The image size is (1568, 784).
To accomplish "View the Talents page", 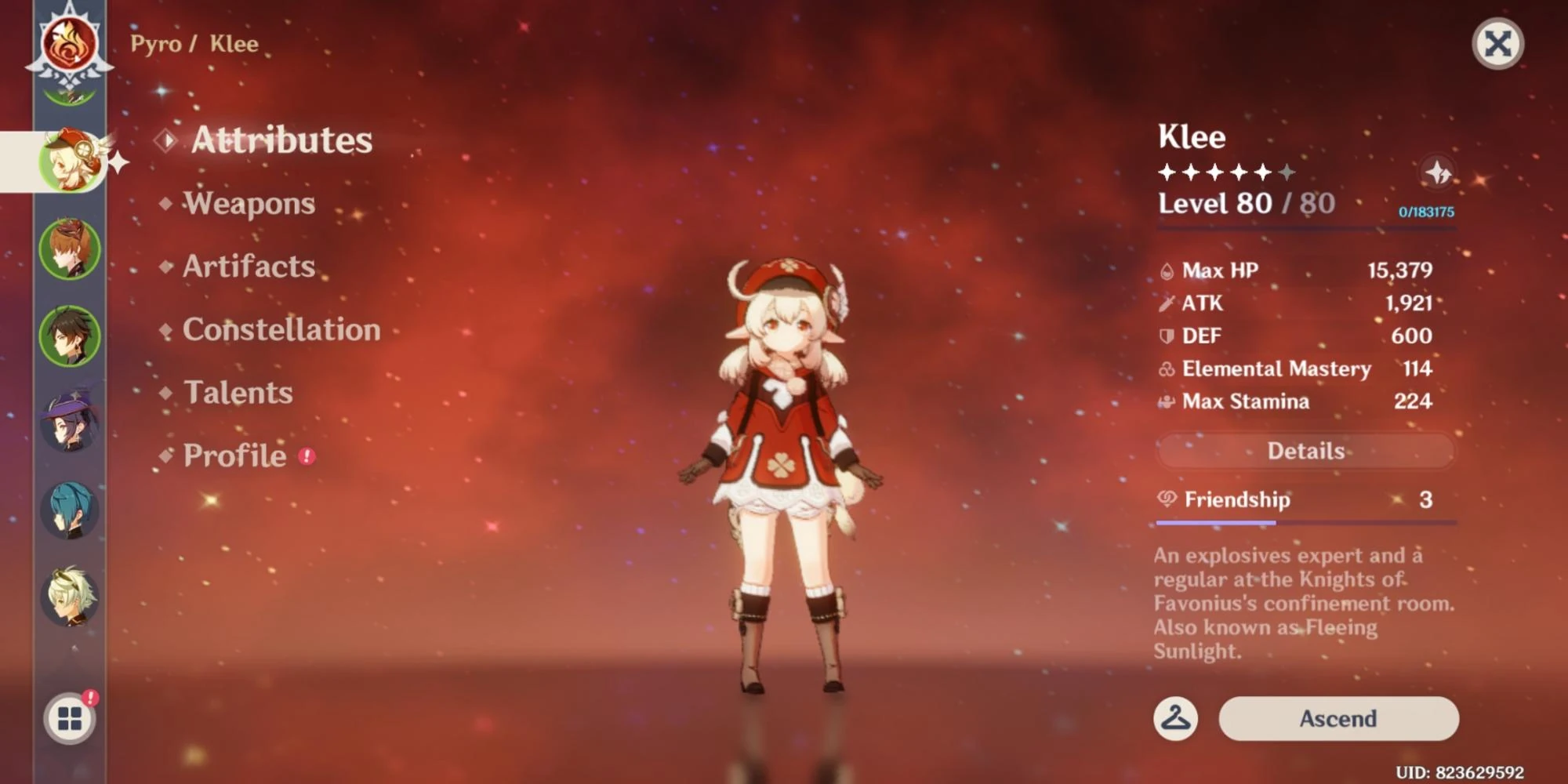I will click(238, 392).
